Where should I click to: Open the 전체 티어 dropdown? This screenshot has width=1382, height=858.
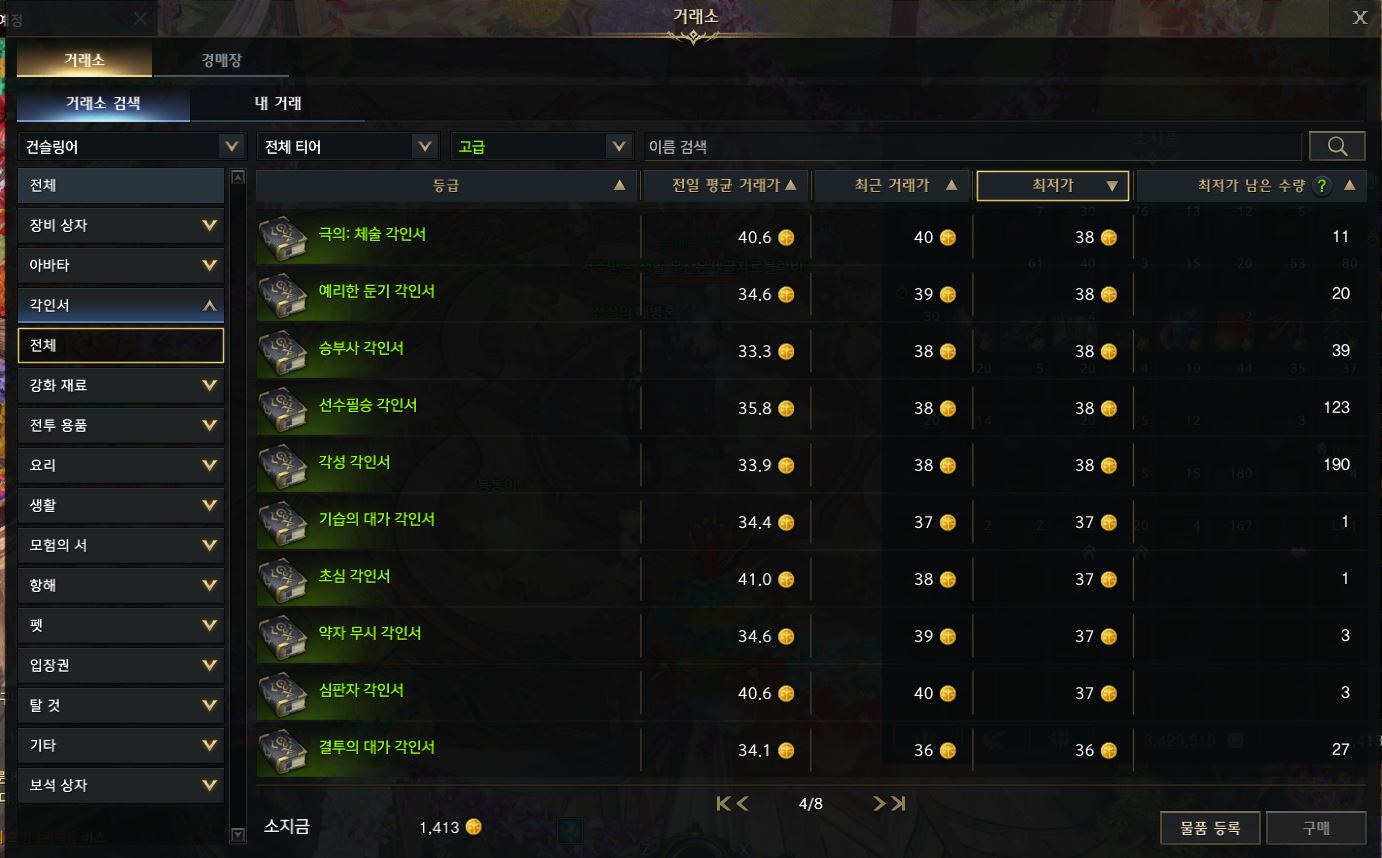coord(347,147)
